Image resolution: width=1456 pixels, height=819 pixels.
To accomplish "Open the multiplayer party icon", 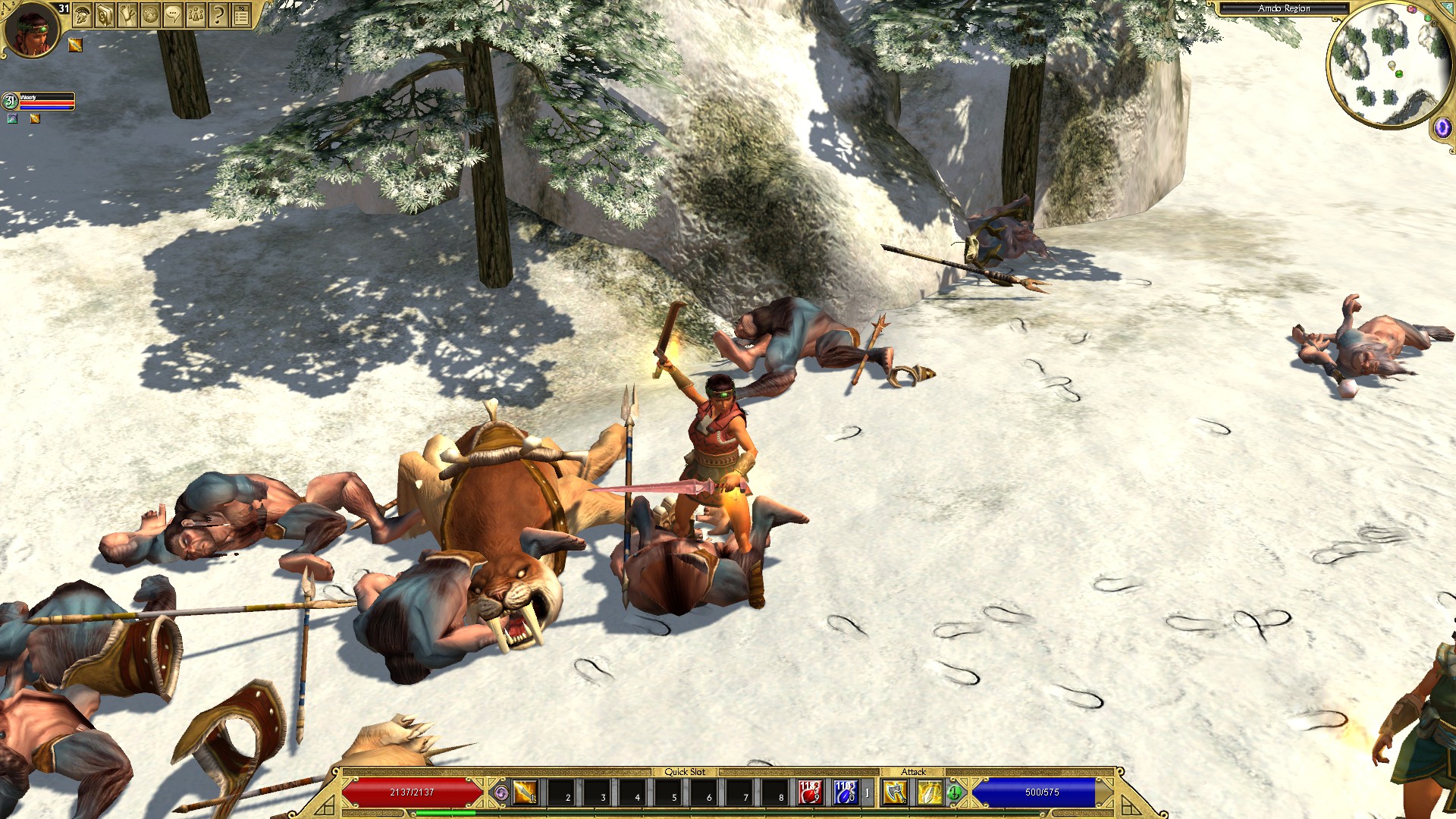I will [195, 14].
